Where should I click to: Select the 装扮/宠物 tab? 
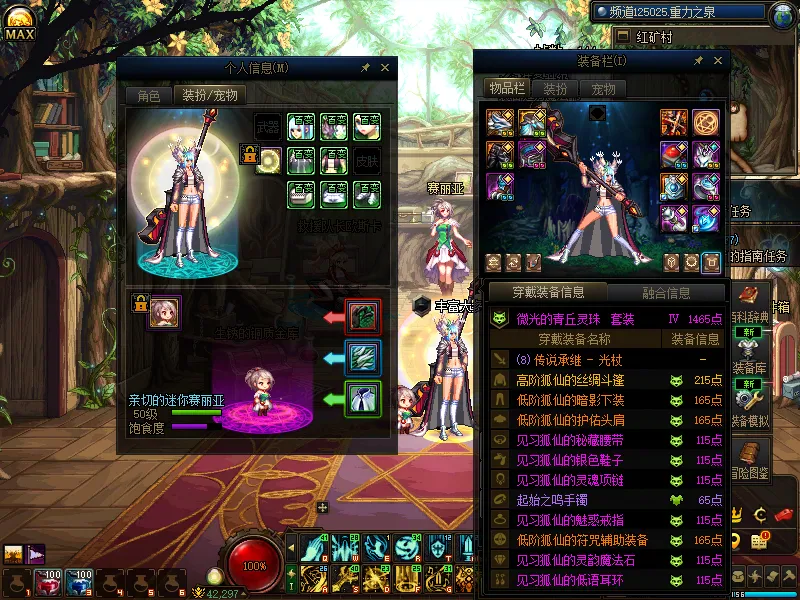click(209, 96)
